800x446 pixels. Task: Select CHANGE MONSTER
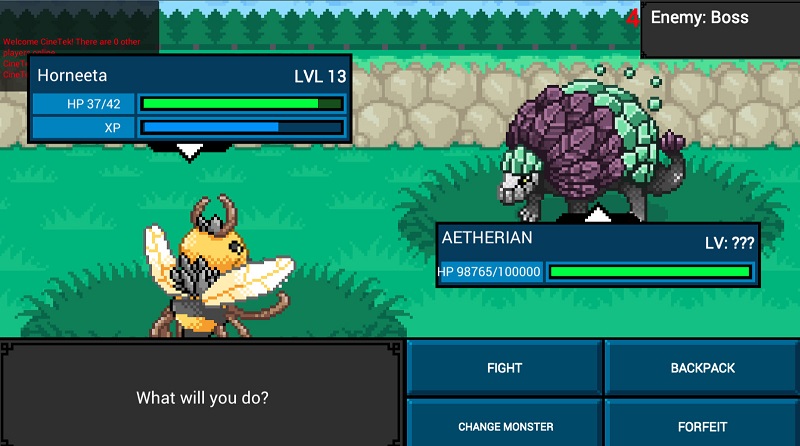(504, 426)
